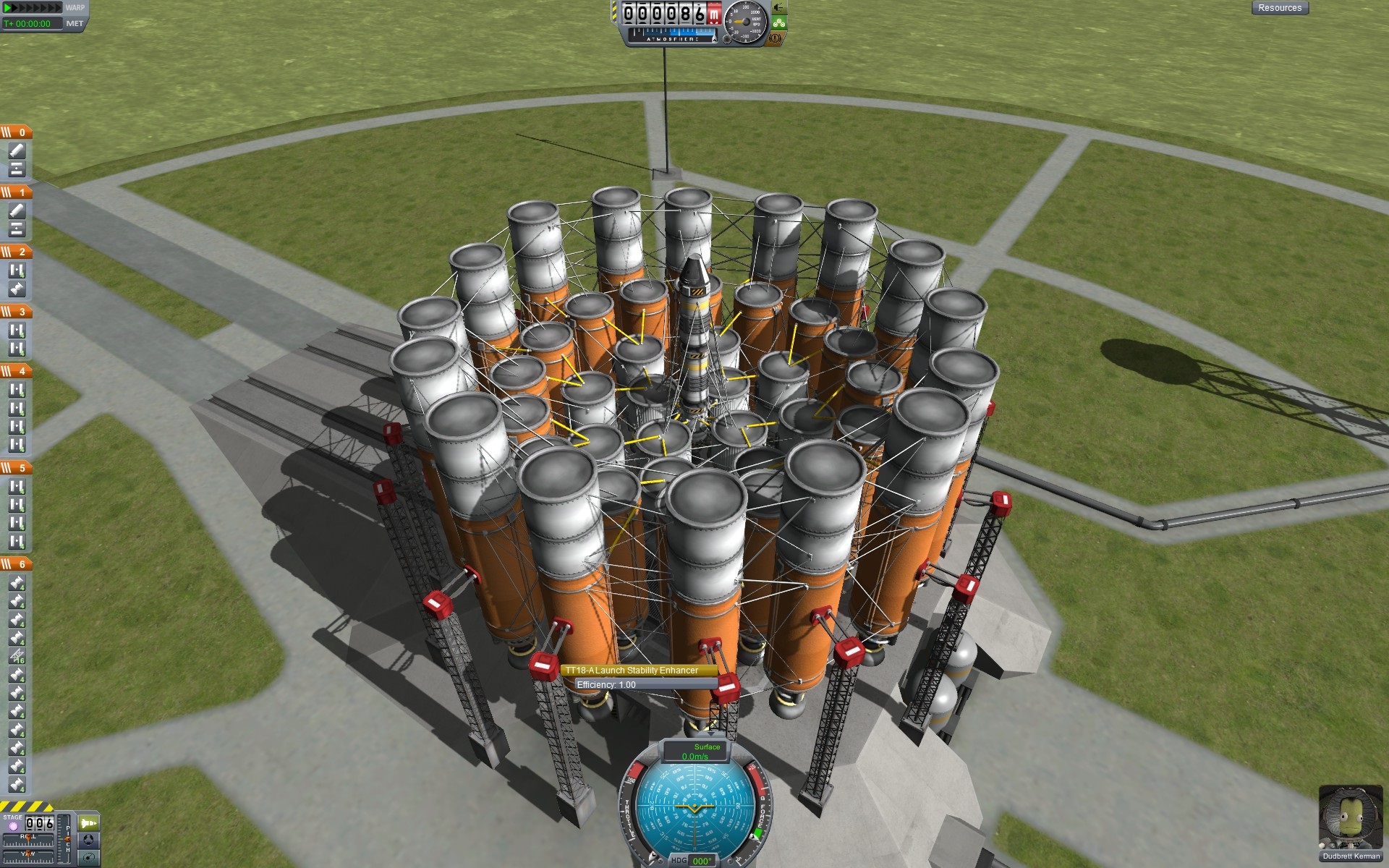Viewport: 1389px width, 868px height.
Task: Toggle the landing gear button by the altimeter
Action: tap(778, 7)
